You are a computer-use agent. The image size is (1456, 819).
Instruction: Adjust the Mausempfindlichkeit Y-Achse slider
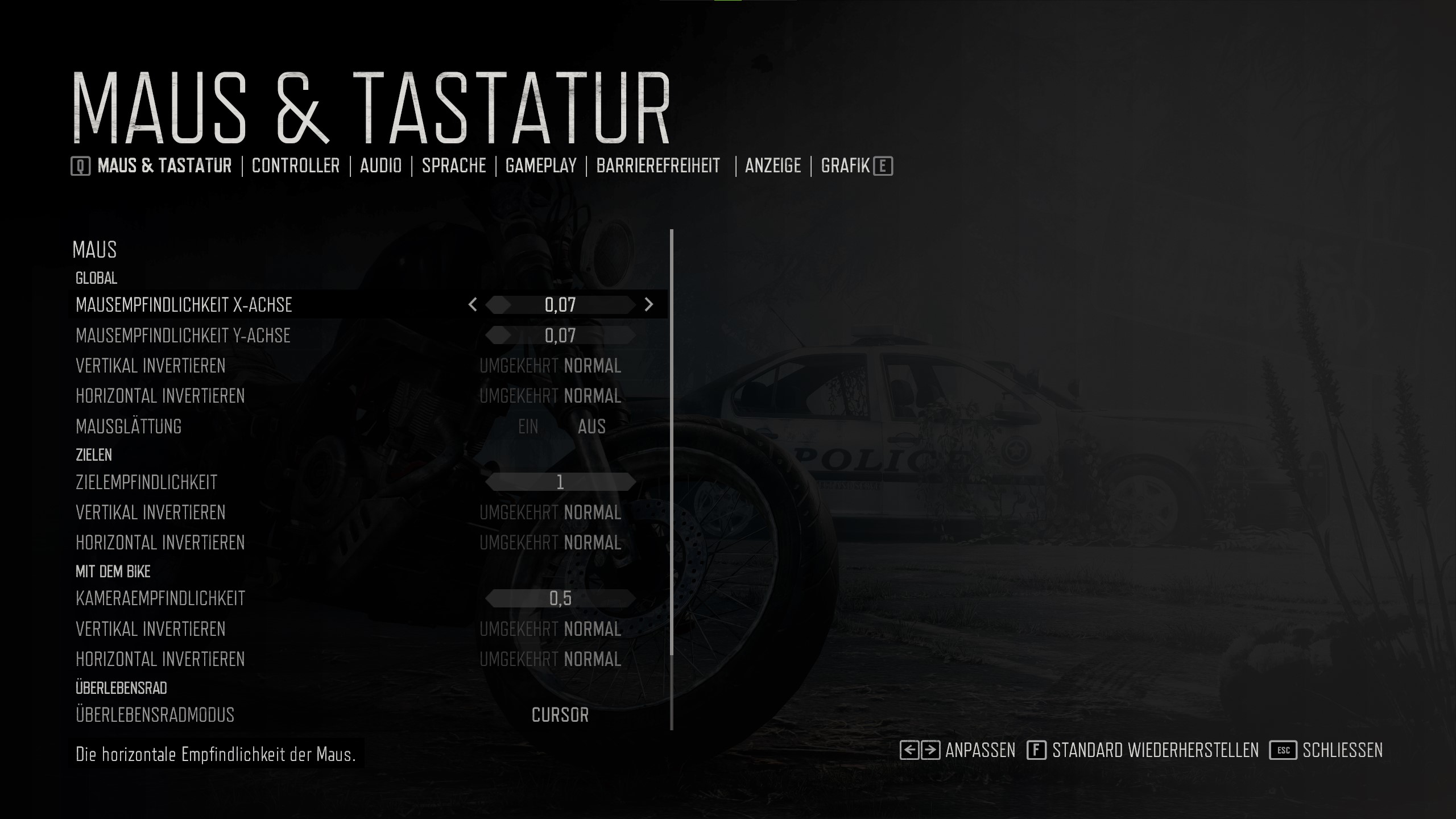(x=560, y=336)
